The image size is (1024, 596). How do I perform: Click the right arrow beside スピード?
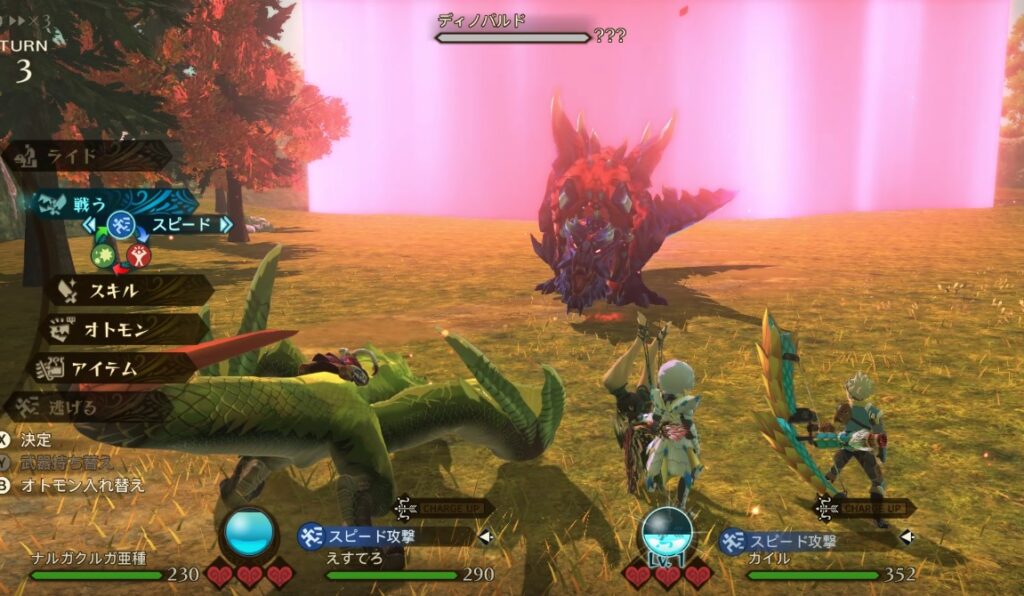click(226, 225)
